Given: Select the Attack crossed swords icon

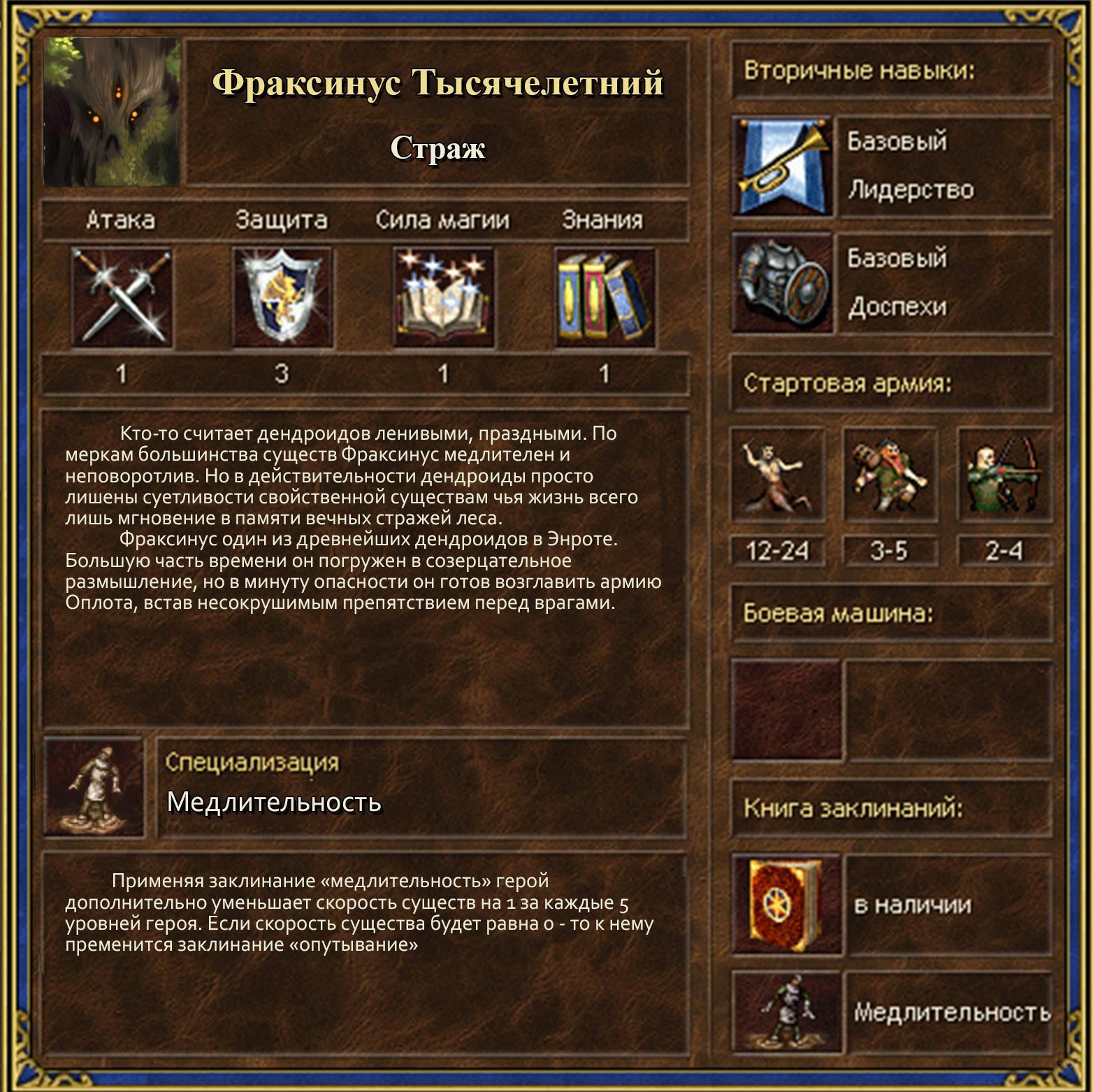Looking at the screenshot, I should click(x=122, y=297).
